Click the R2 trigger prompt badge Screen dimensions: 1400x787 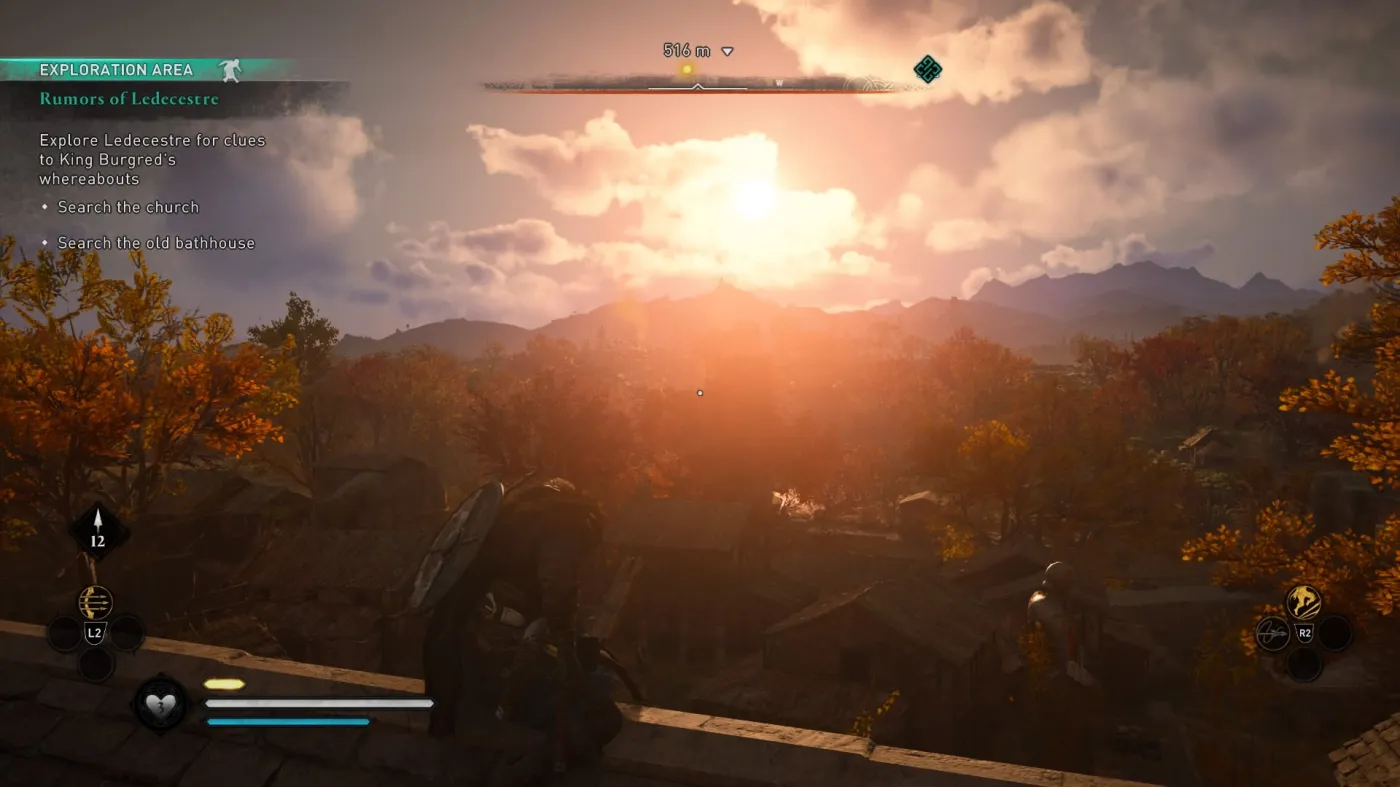pos(1305,632)
